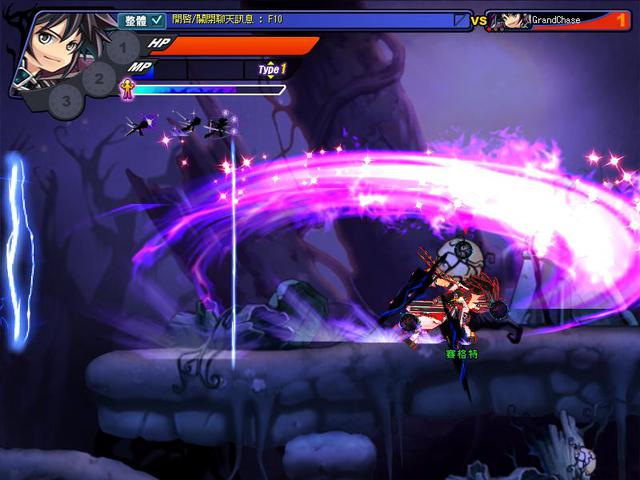The width and height of the screenshot is (640, 480).
Task: Toggle the 整體 chat channel selector
Action: pyautogui.click(x=142, y=19)
